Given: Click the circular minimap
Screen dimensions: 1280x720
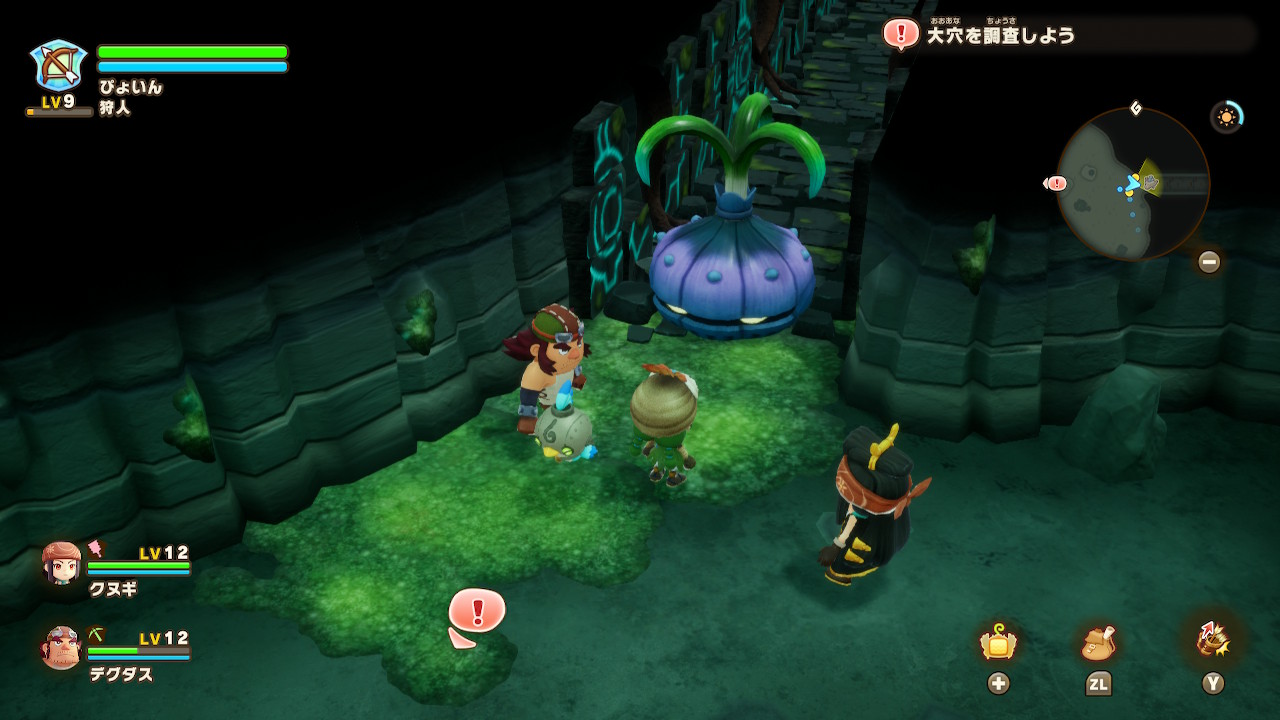Looking at the screenshot, I should pyautogui.click(x=1132, y=184).
